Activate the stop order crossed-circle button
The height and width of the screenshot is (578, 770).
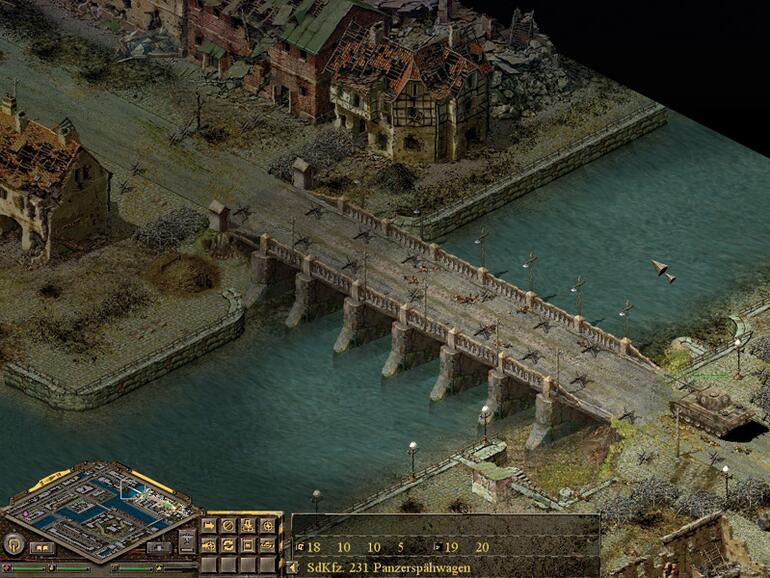coord(228,525)
